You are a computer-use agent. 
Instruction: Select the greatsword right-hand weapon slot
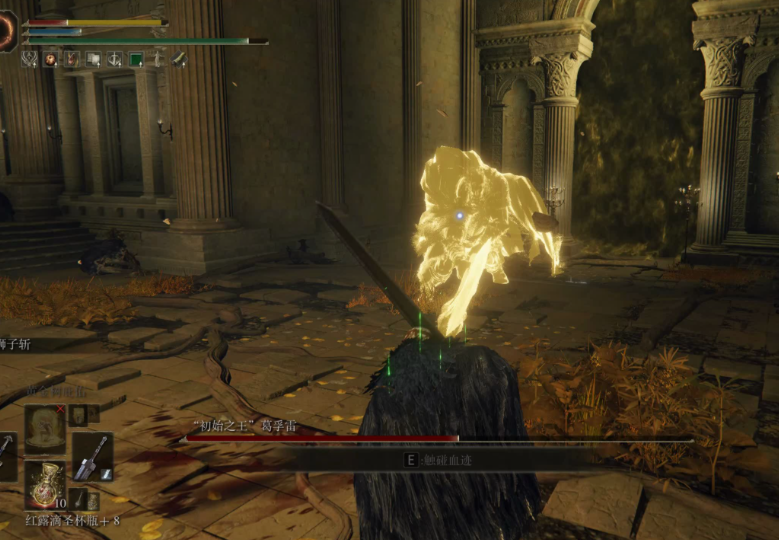point(92,456)
